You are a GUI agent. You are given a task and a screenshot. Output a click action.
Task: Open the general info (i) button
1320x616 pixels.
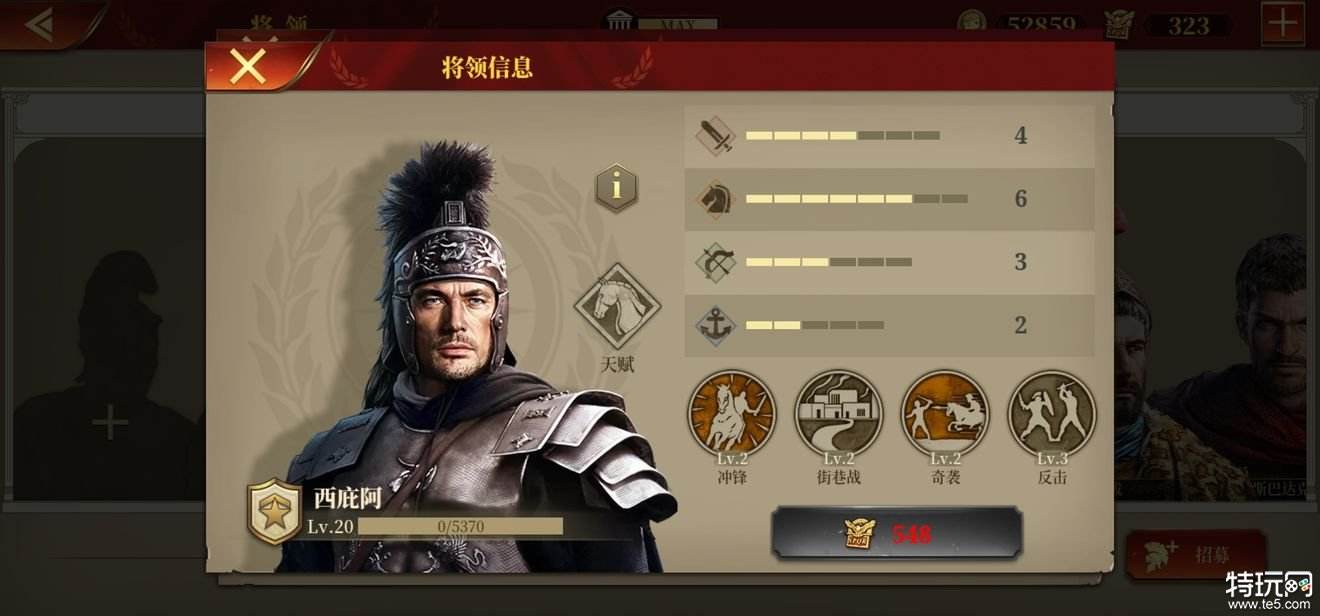pos(616,187)
